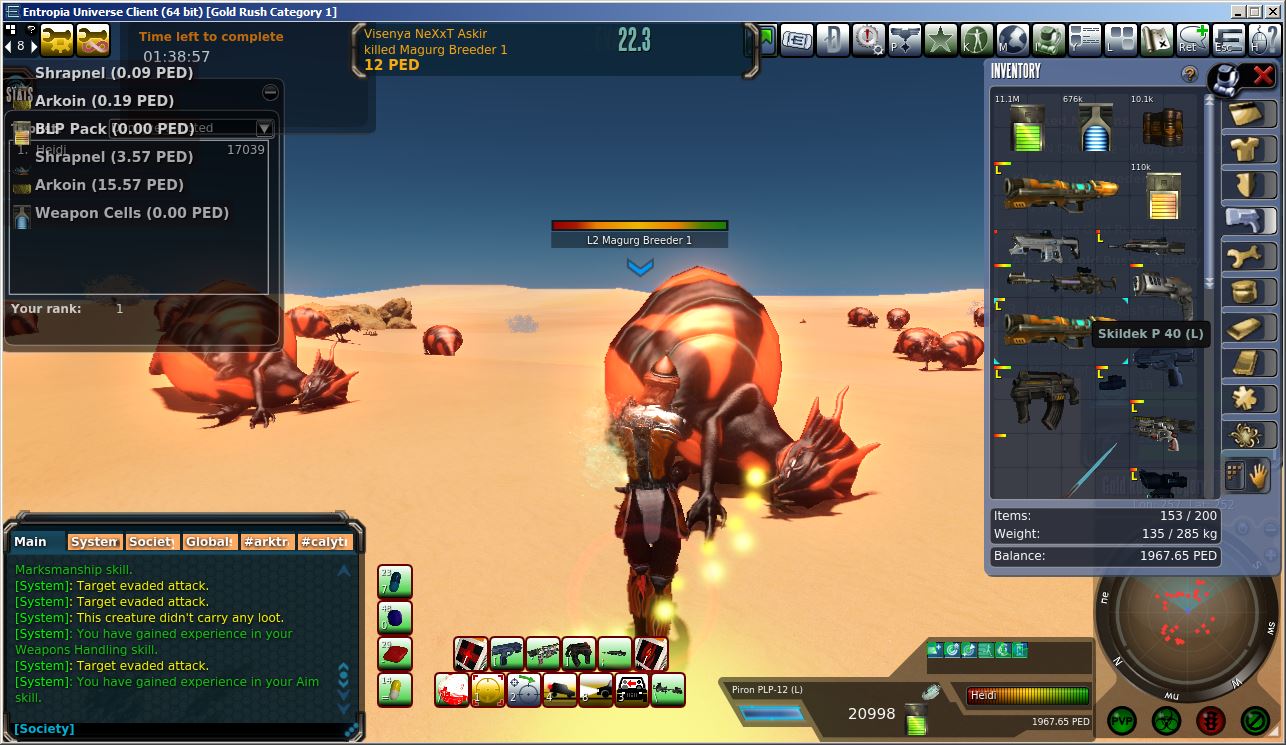Open the globe map icon in toolbar

[x=1012, y=41]
